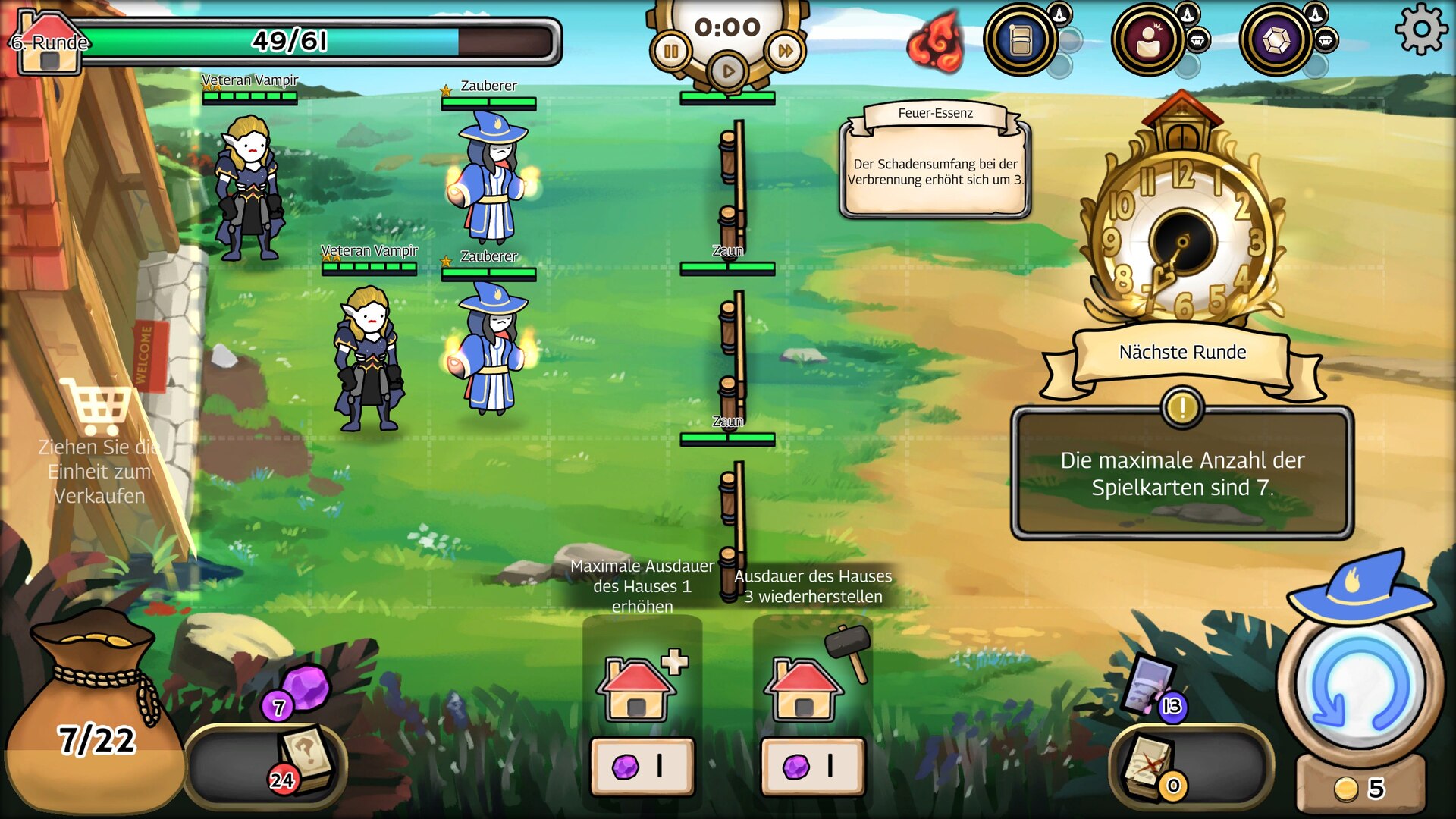Toggle fast-forward speed
This screenshot has width=1456, height=819.
pos(785,52)
